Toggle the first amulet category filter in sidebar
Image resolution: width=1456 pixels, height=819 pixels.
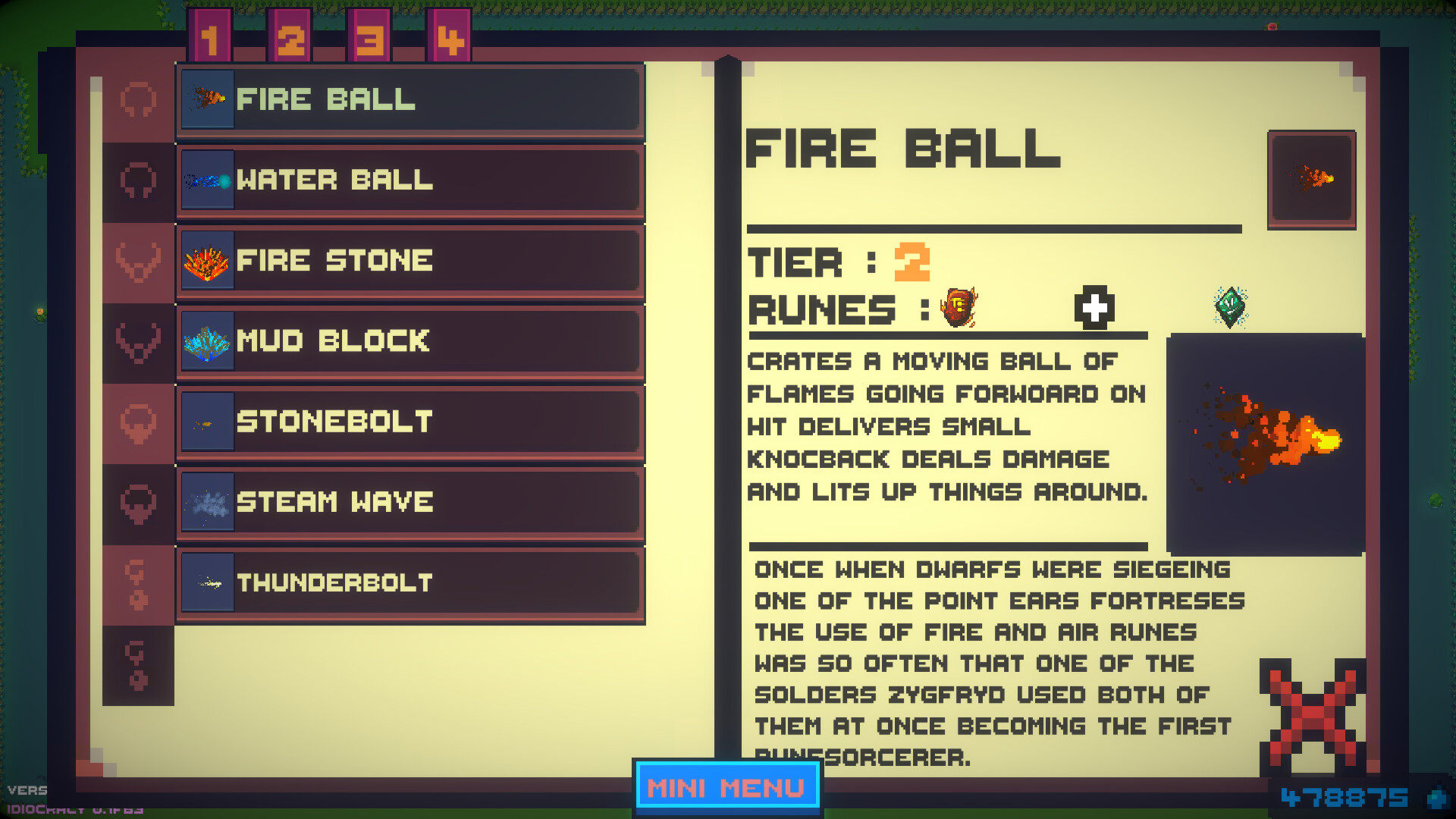[x=137, y=101]
